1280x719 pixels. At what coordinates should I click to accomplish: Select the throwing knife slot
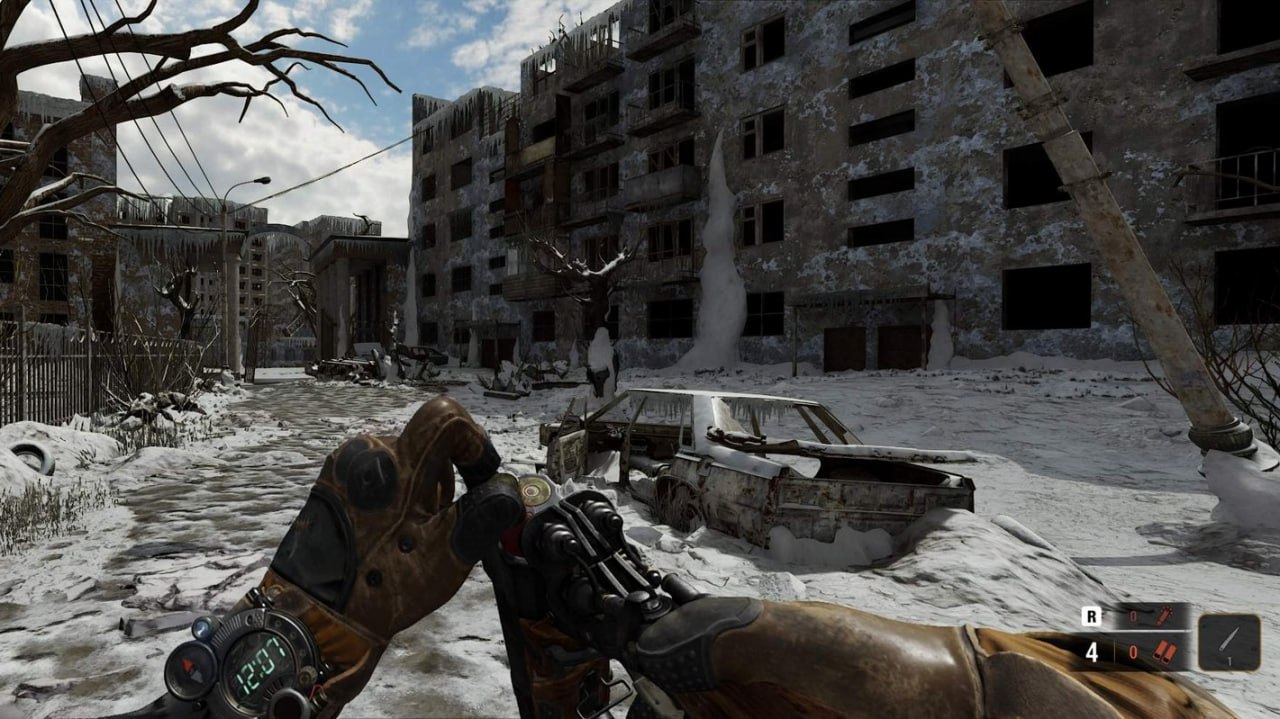(1229, 641)
